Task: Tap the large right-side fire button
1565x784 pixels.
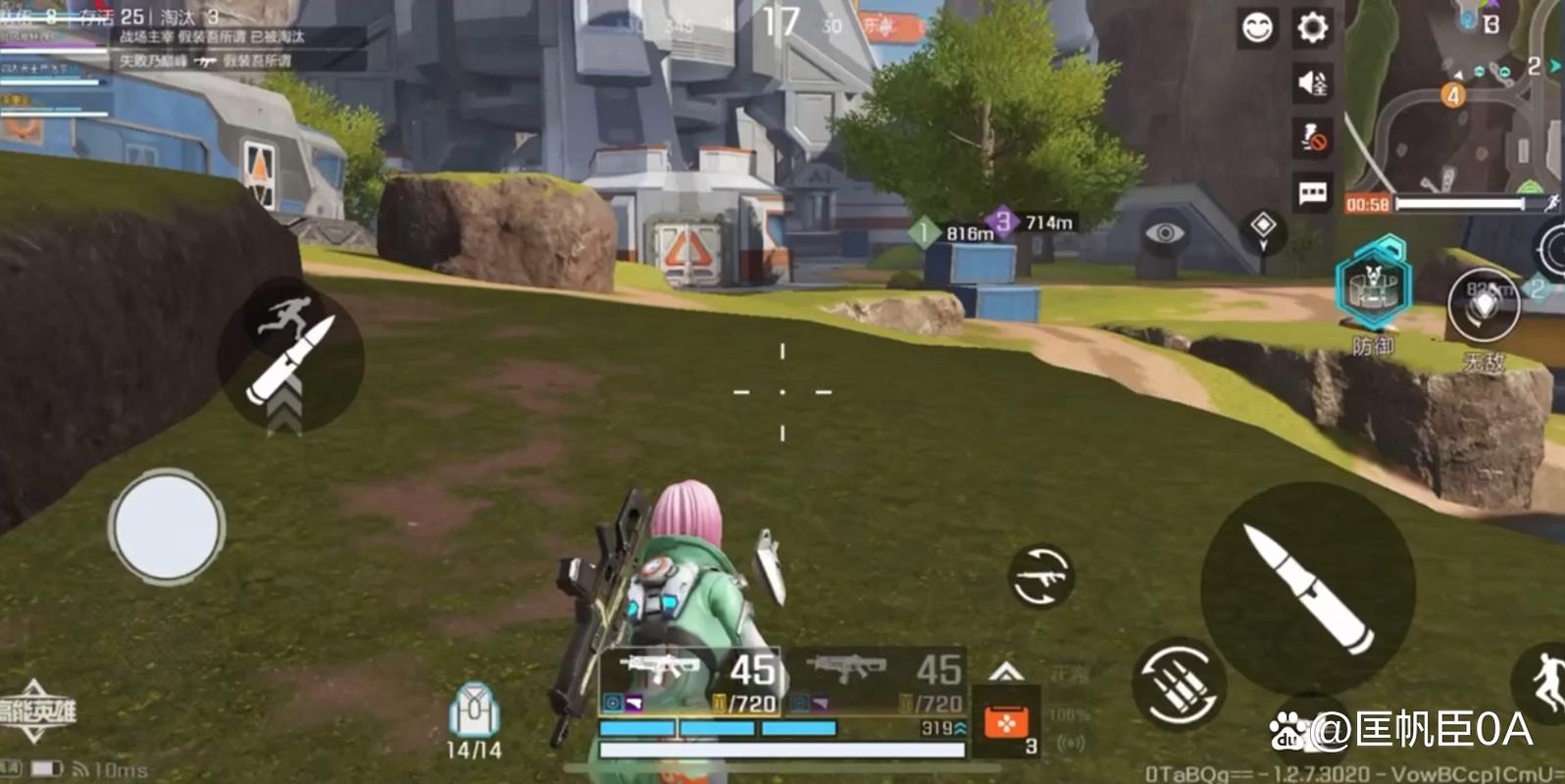Action: [x=1308, y=588]
